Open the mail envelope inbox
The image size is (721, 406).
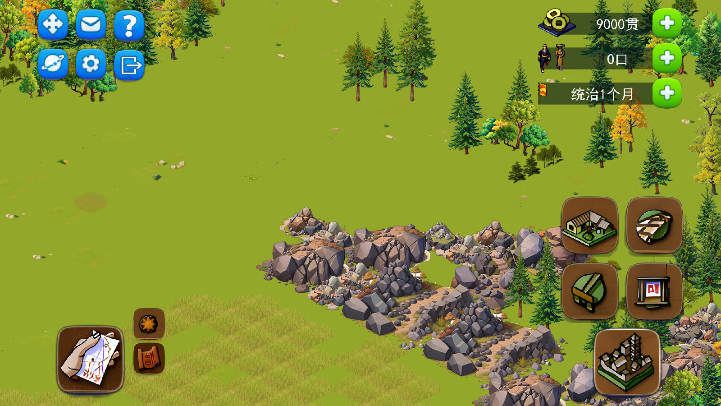pyautogui.click(x=91, y=25)
